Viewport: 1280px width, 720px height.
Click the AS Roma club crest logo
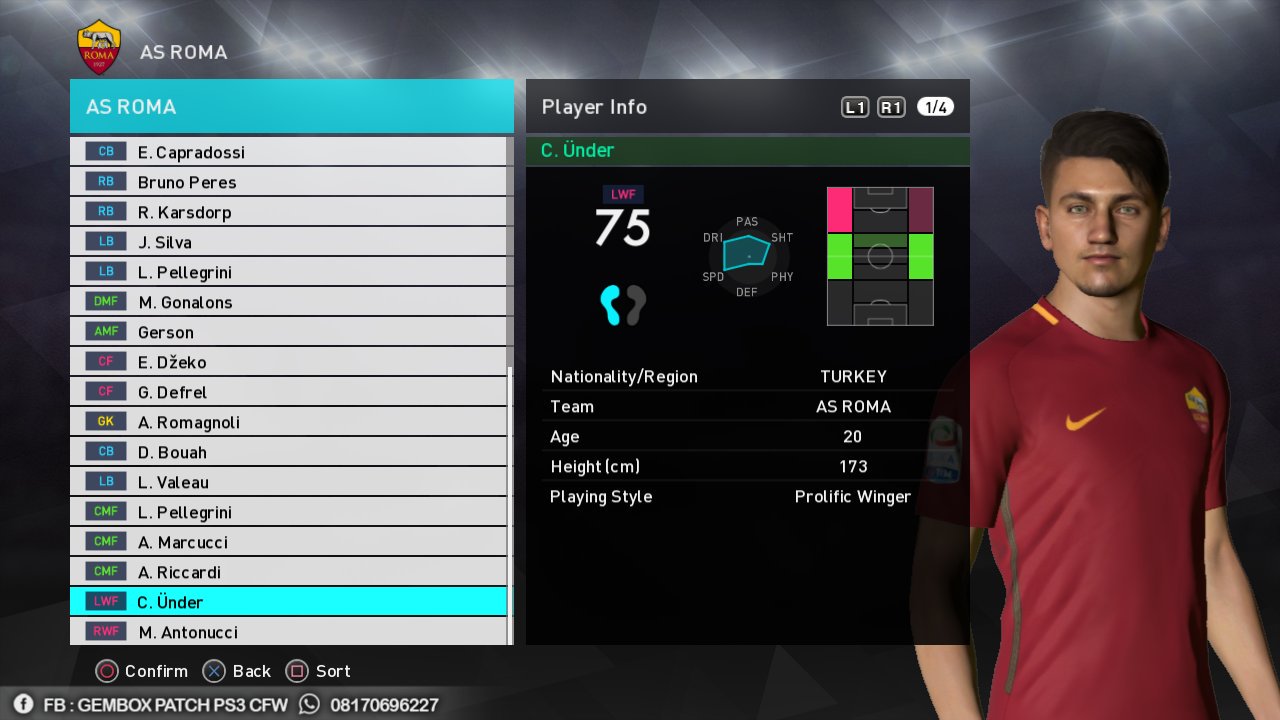pos(97,42)
